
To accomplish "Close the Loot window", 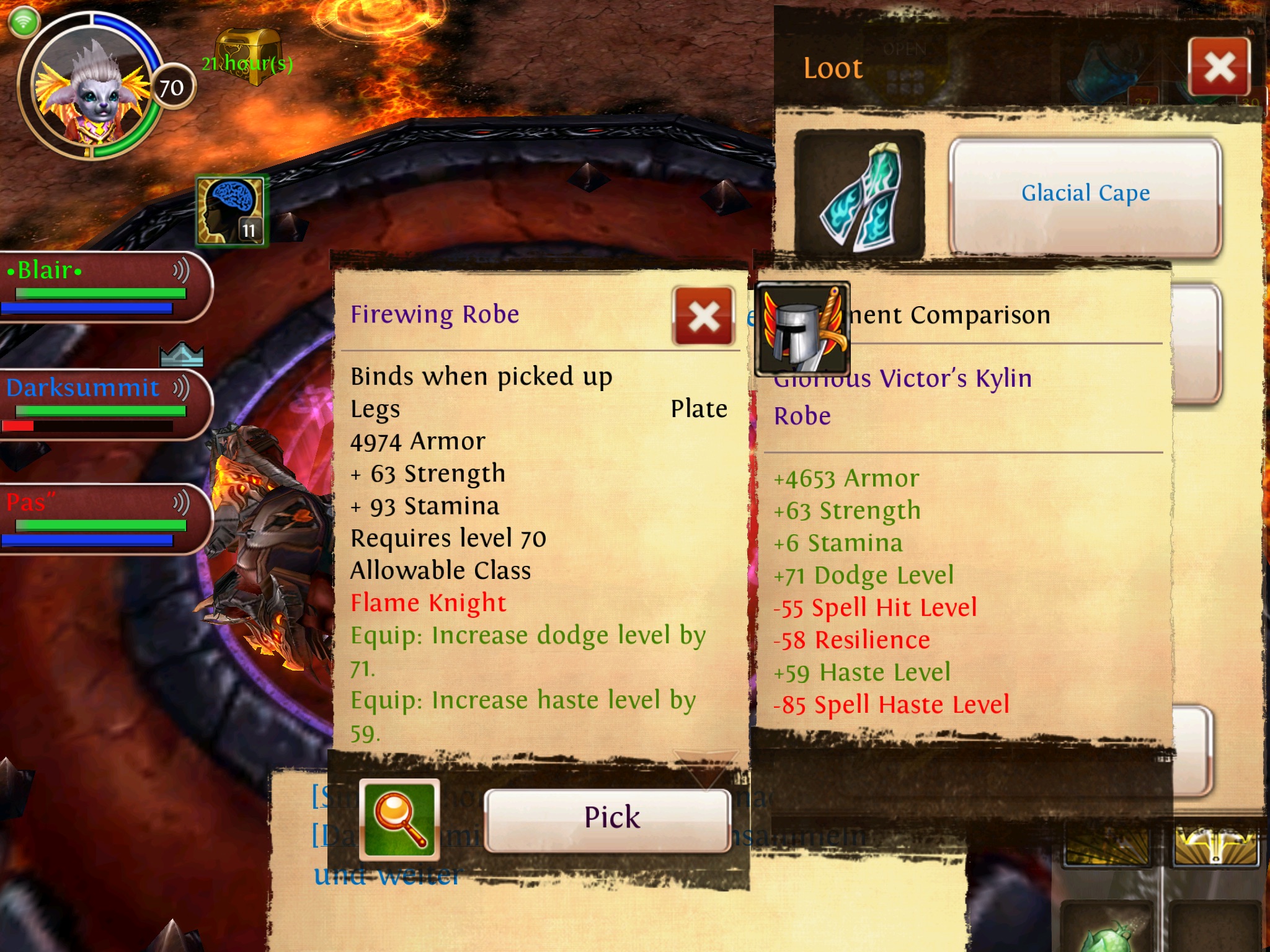I will click(1219, 67).
